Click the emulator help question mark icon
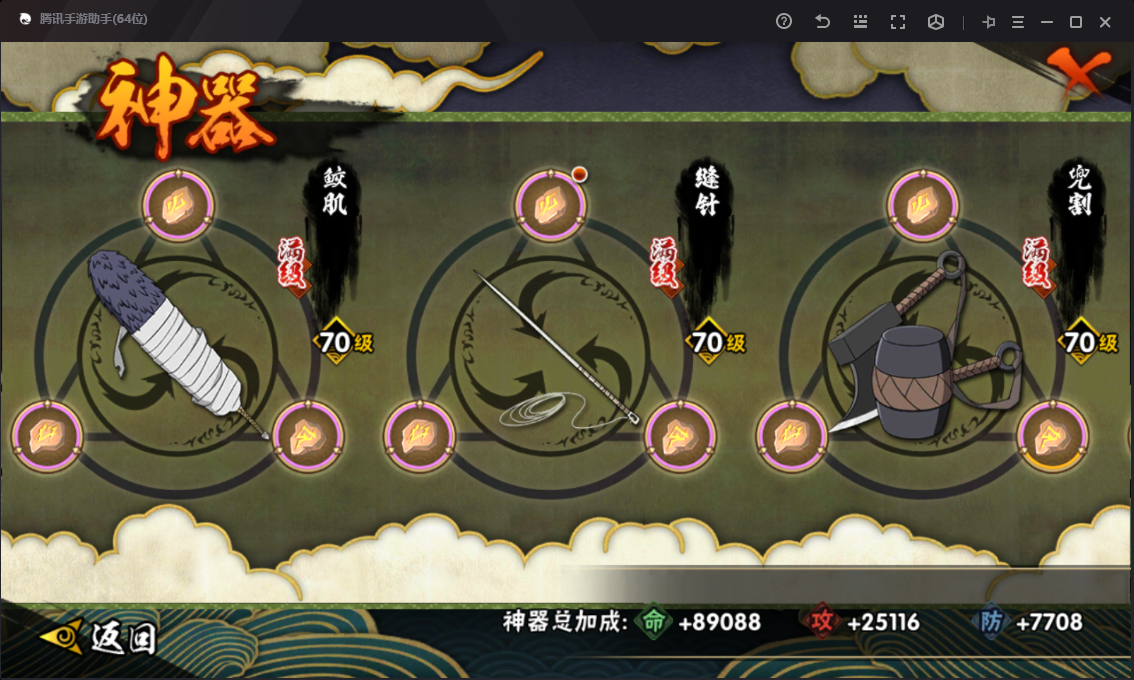Image resolution: width=1134 pixels, height=680 pixels. tap(784, 22)
